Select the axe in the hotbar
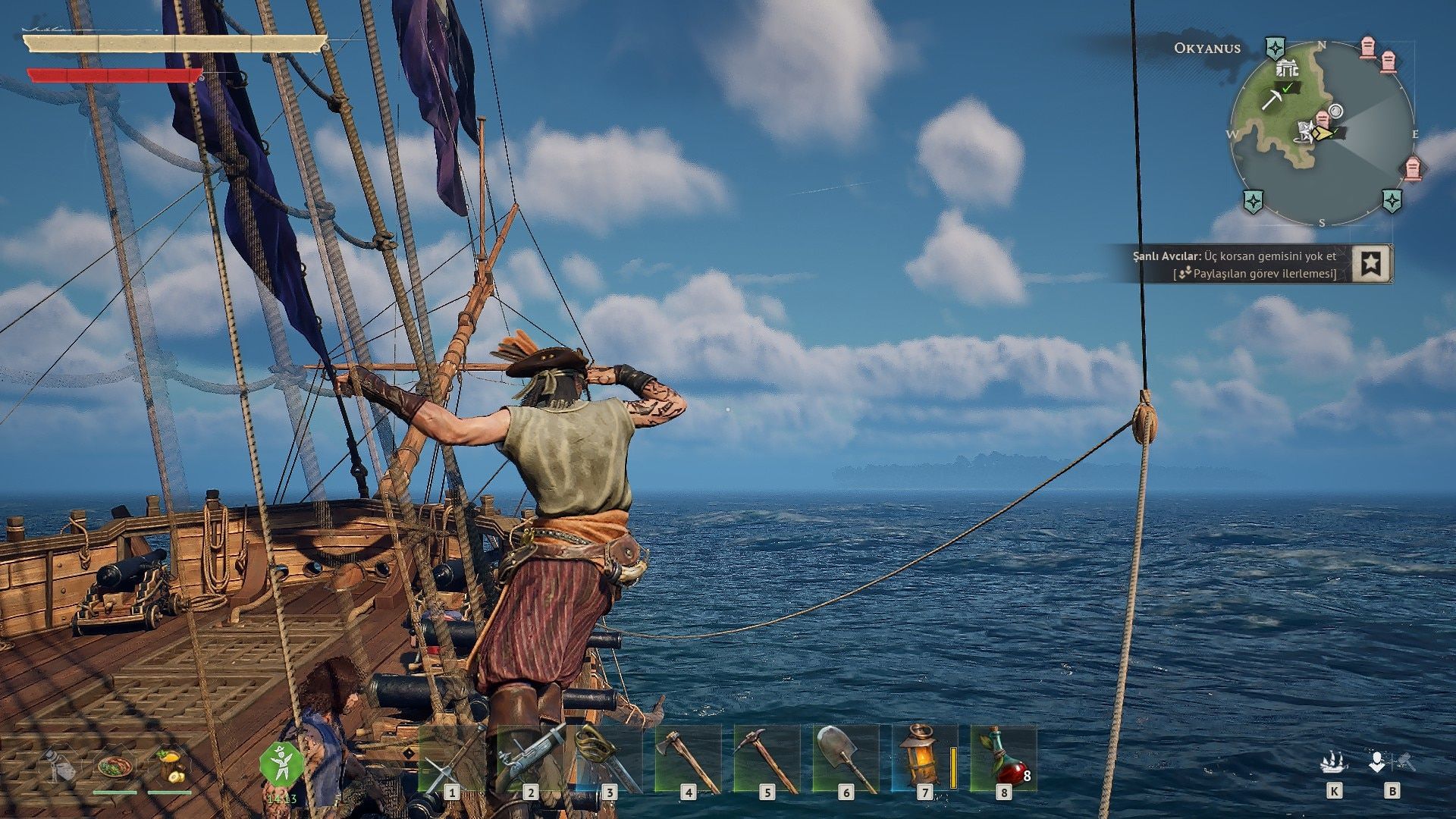The width and height of the screenshot is (1456, 819). [688, 760]
